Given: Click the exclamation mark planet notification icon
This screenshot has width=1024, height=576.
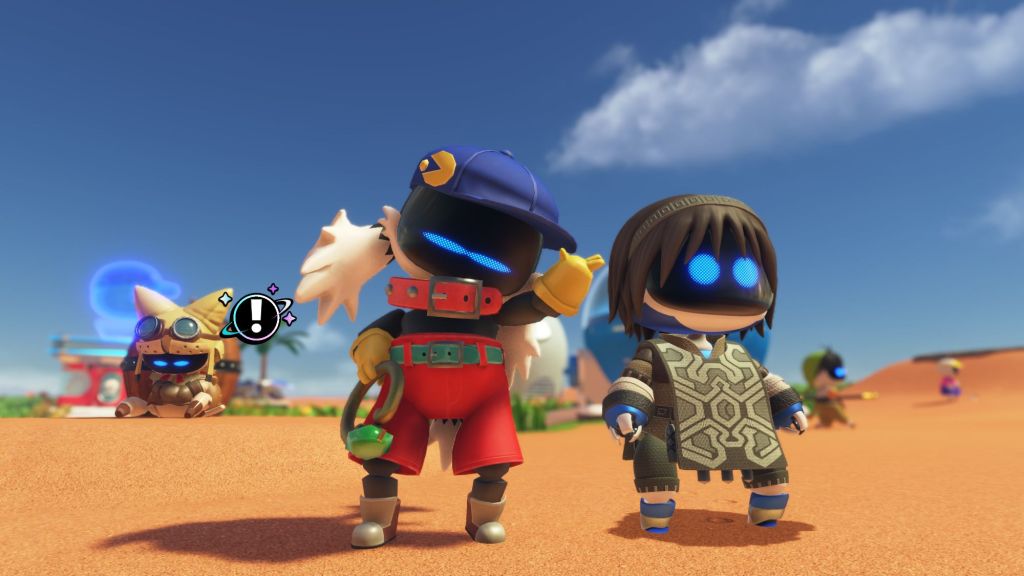Looking at the screenshot, I should pyautogui.click(x=256, y=316).
